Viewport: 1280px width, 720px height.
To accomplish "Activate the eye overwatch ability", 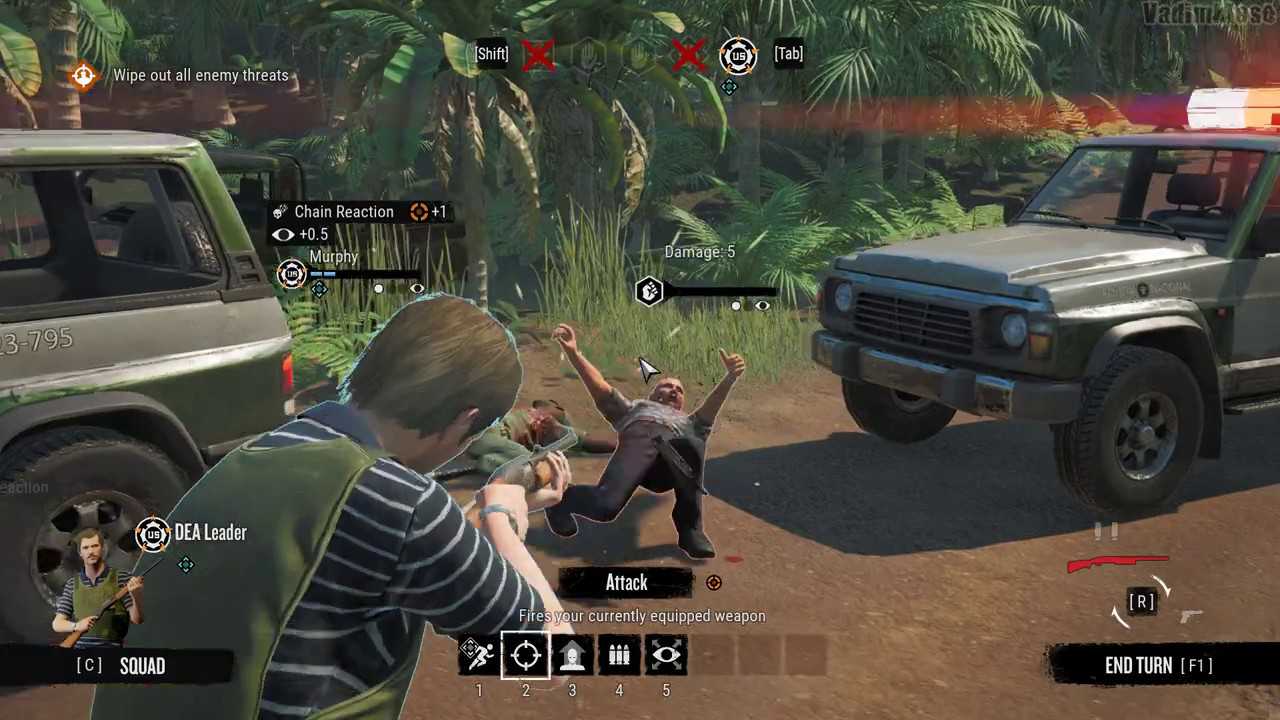I will pos(666,656).
